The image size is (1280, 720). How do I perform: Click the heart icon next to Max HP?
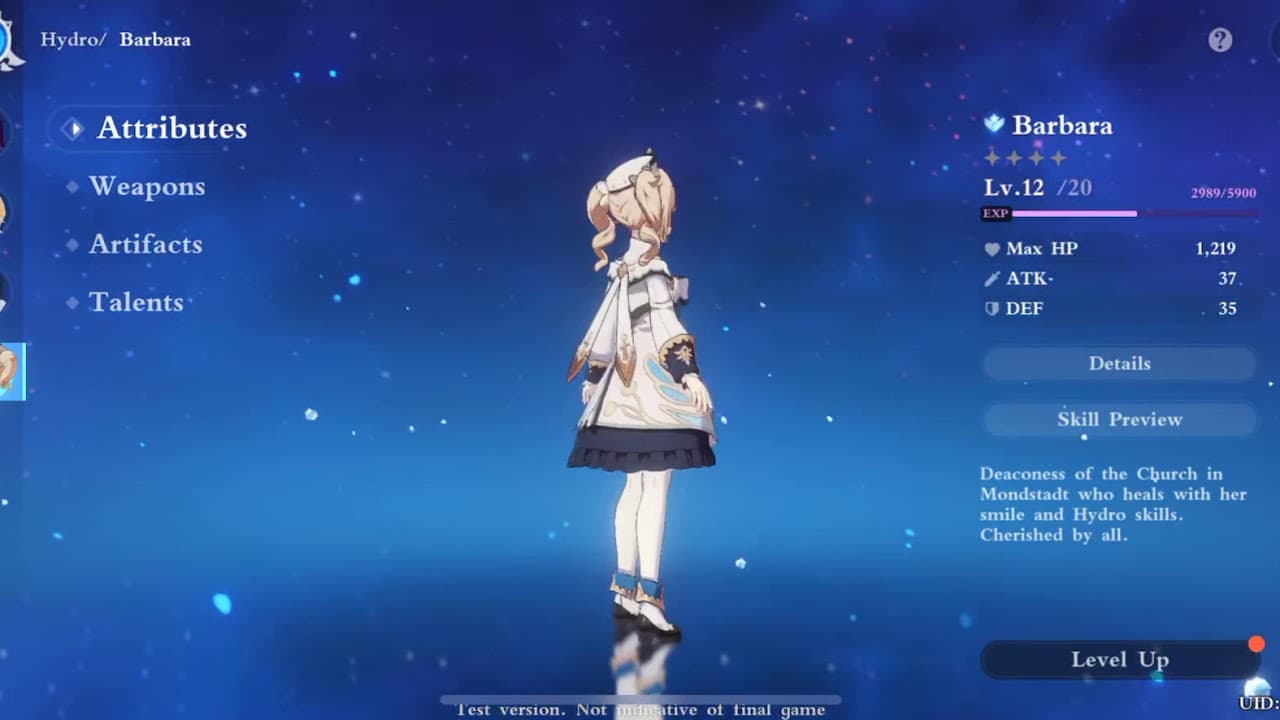click(x=990, y=248)
